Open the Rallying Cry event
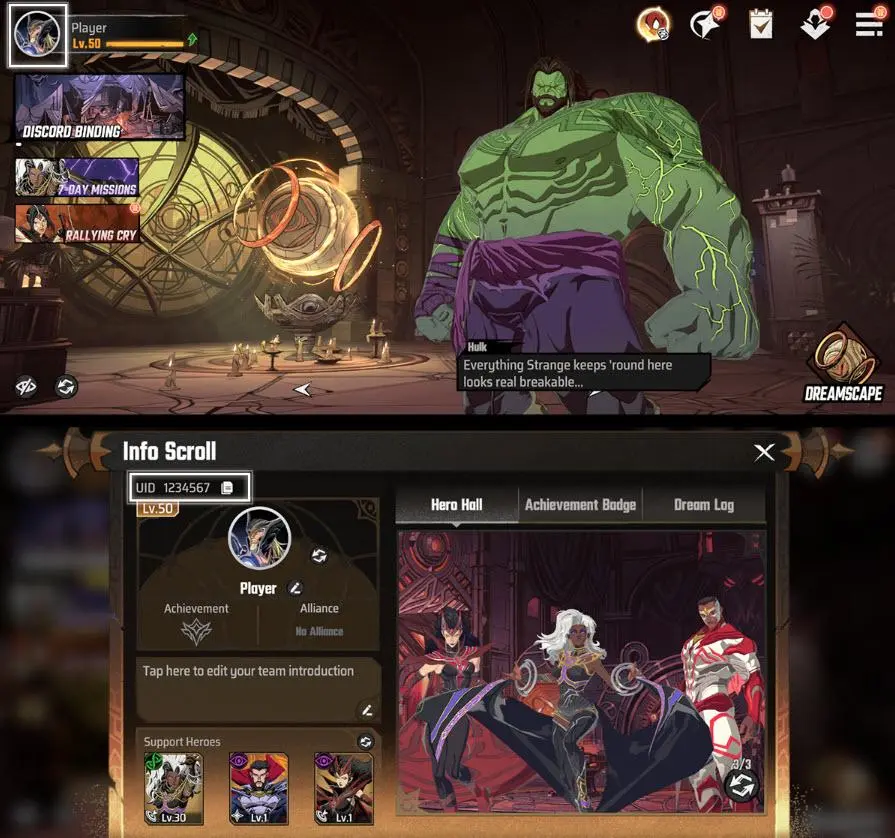The width and height of the screenshot is (895, 838). point(77,224)
